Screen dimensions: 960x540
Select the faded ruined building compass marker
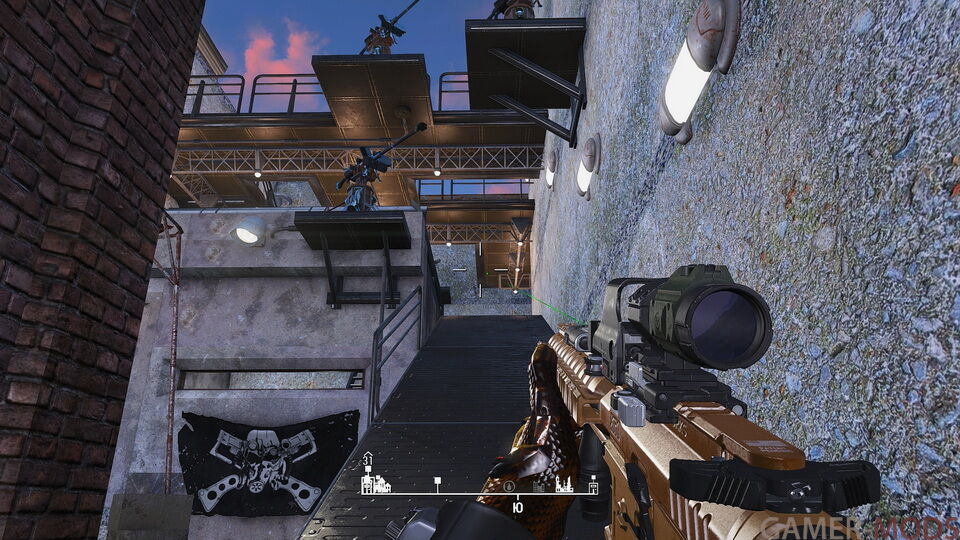[x=538, y=487]
